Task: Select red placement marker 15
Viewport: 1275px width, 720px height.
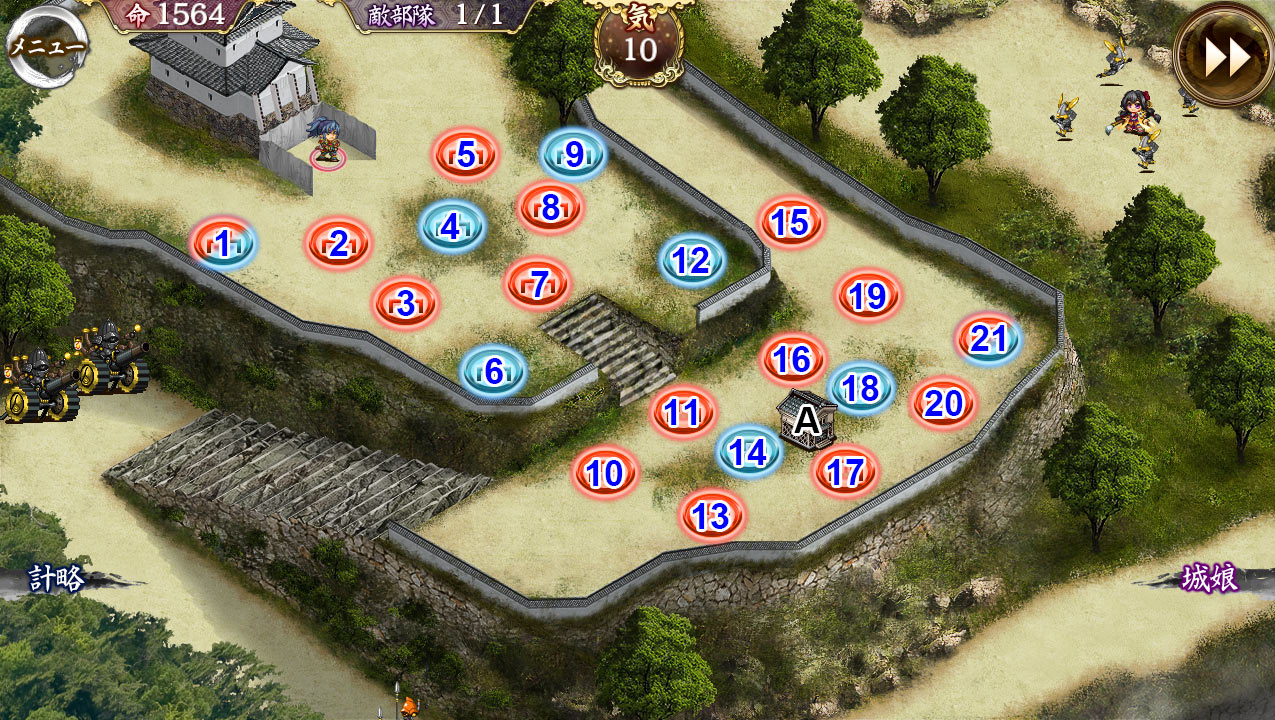Action: (x=790, y=222)
